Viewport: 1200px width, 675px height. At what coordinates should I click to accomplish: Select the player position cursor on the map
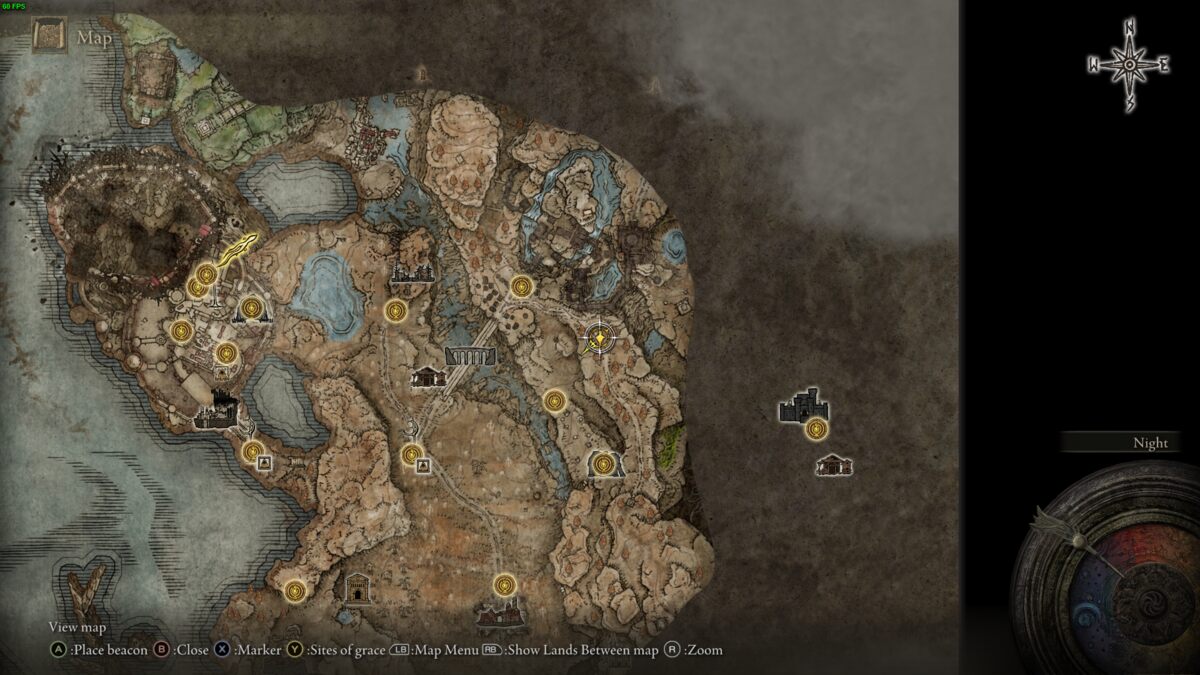click(x=598, y=339)
